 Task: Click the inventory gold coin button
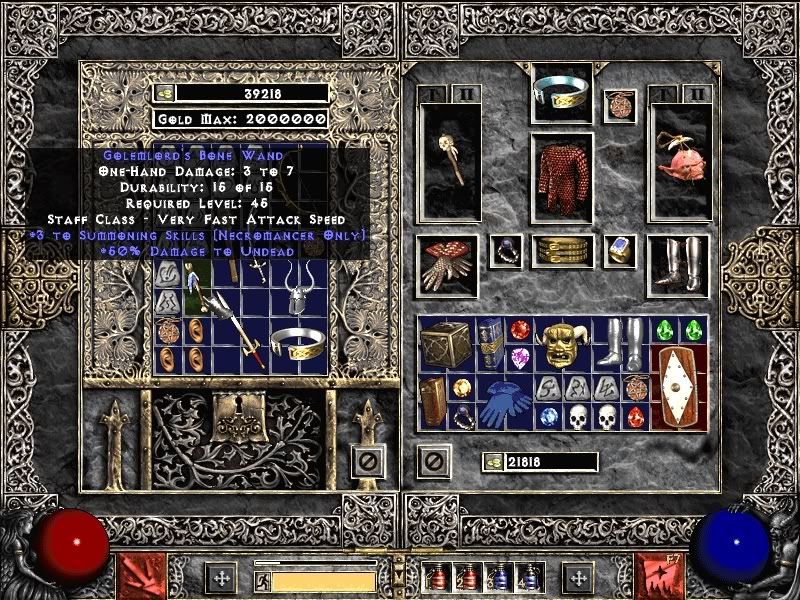(x=493, y=461)
